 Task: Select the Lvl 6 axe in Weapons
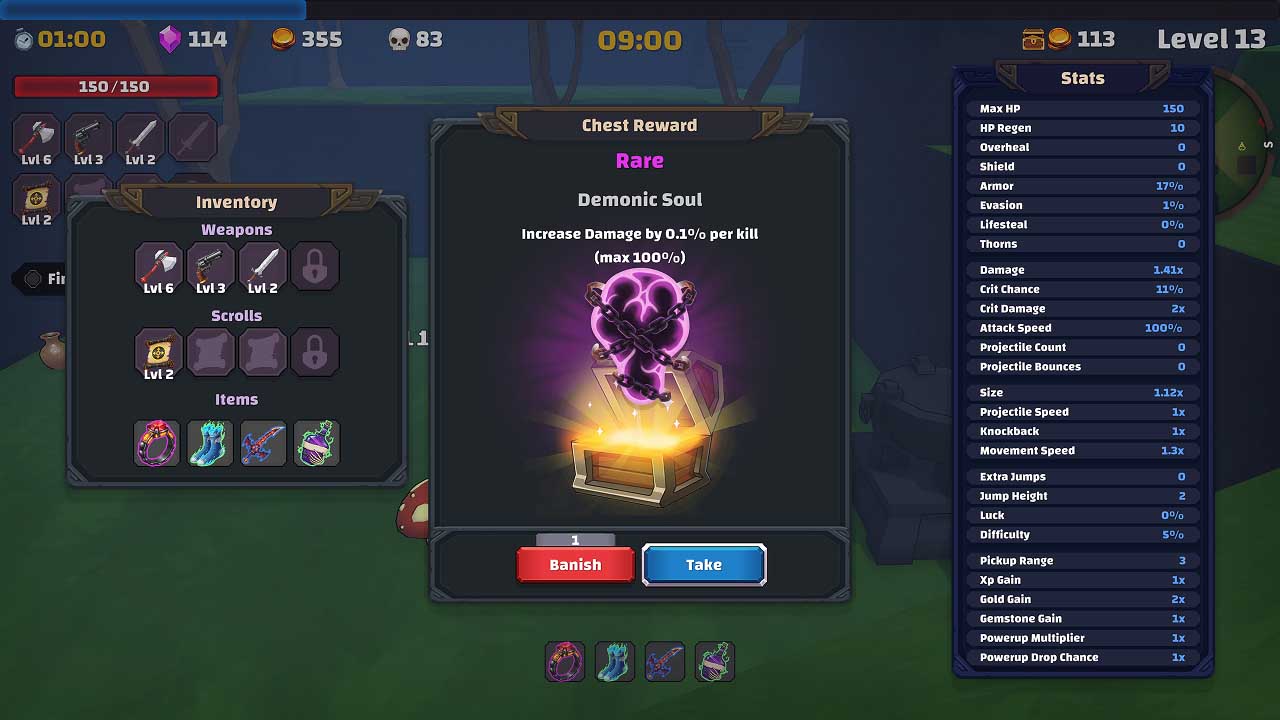click(157, 266)
